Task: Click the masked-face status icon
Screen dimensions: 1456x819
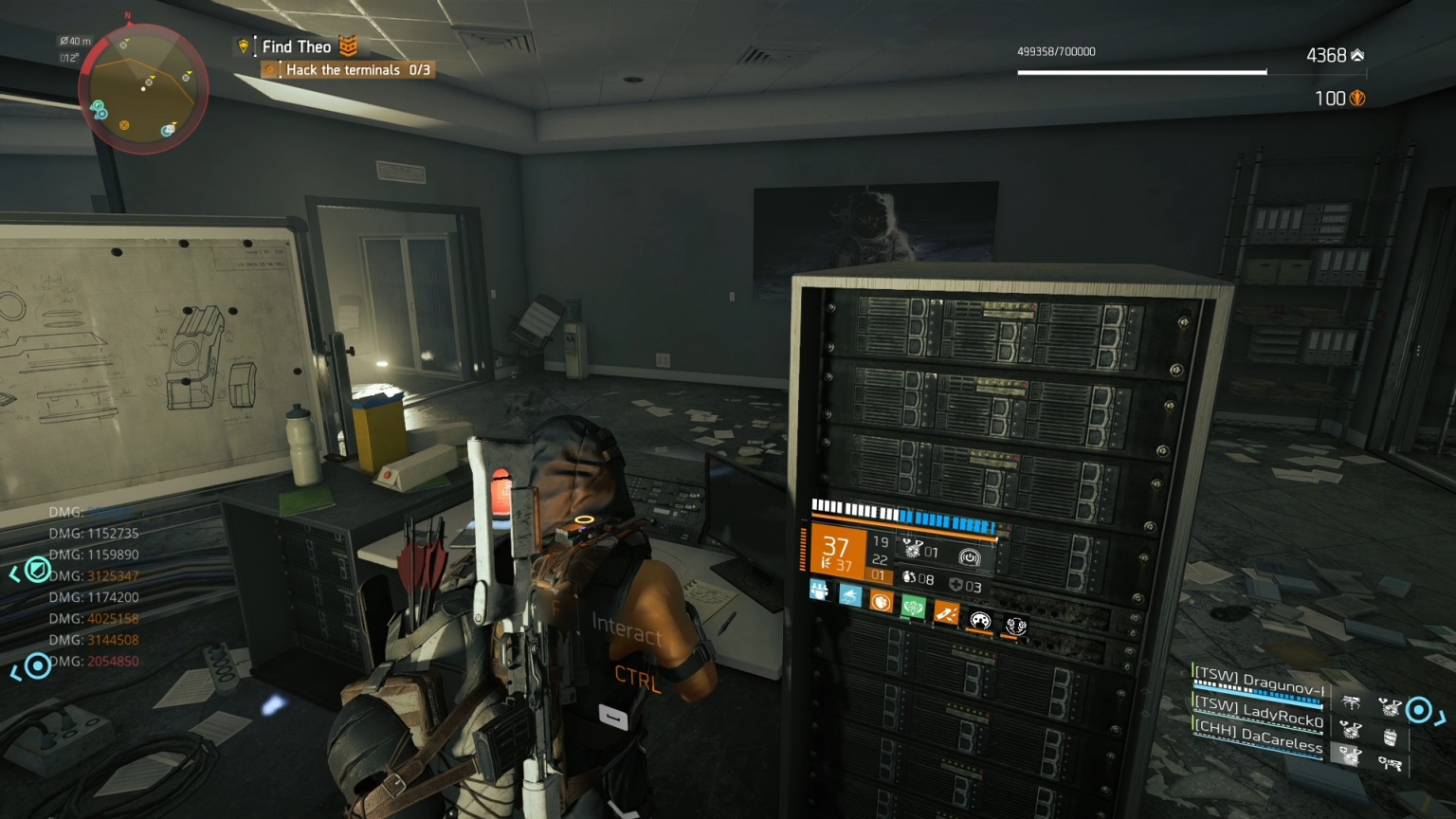Action: (980, 621)
